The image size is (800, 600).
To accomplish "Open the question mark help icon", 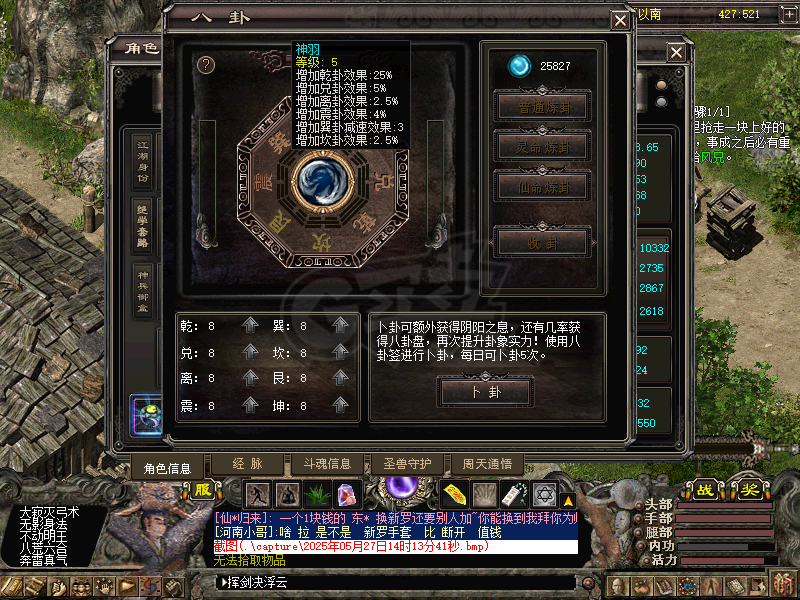I will click(x=207, y=65).
